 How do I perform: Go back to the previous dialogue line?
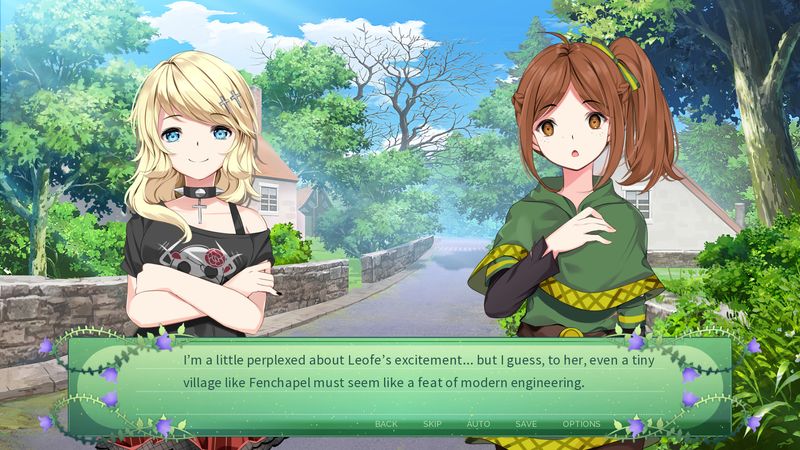click(386, 424)
